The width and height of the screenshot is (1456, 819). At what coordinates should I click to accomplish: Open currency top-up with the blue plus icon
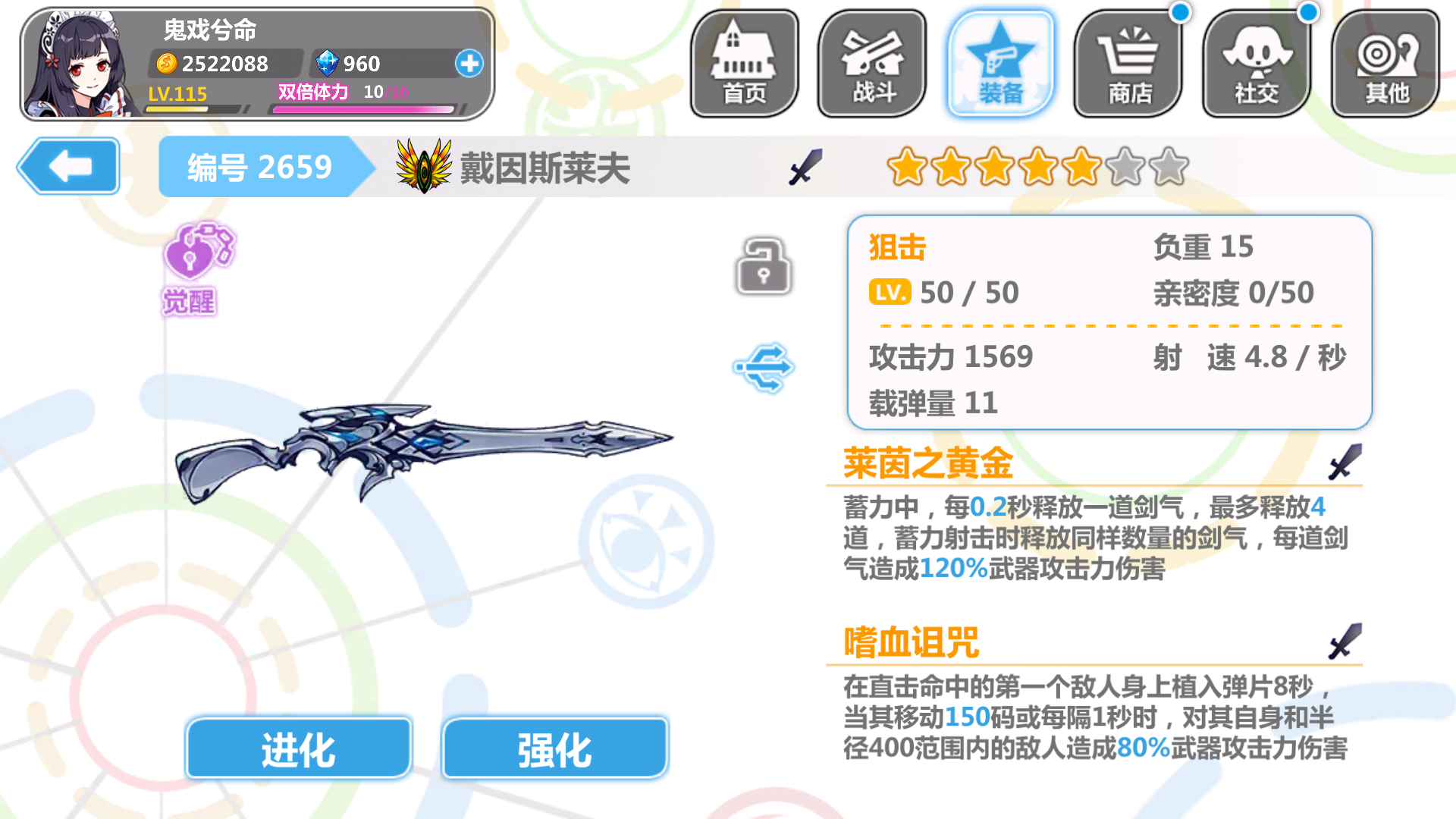tap(469, 64)
